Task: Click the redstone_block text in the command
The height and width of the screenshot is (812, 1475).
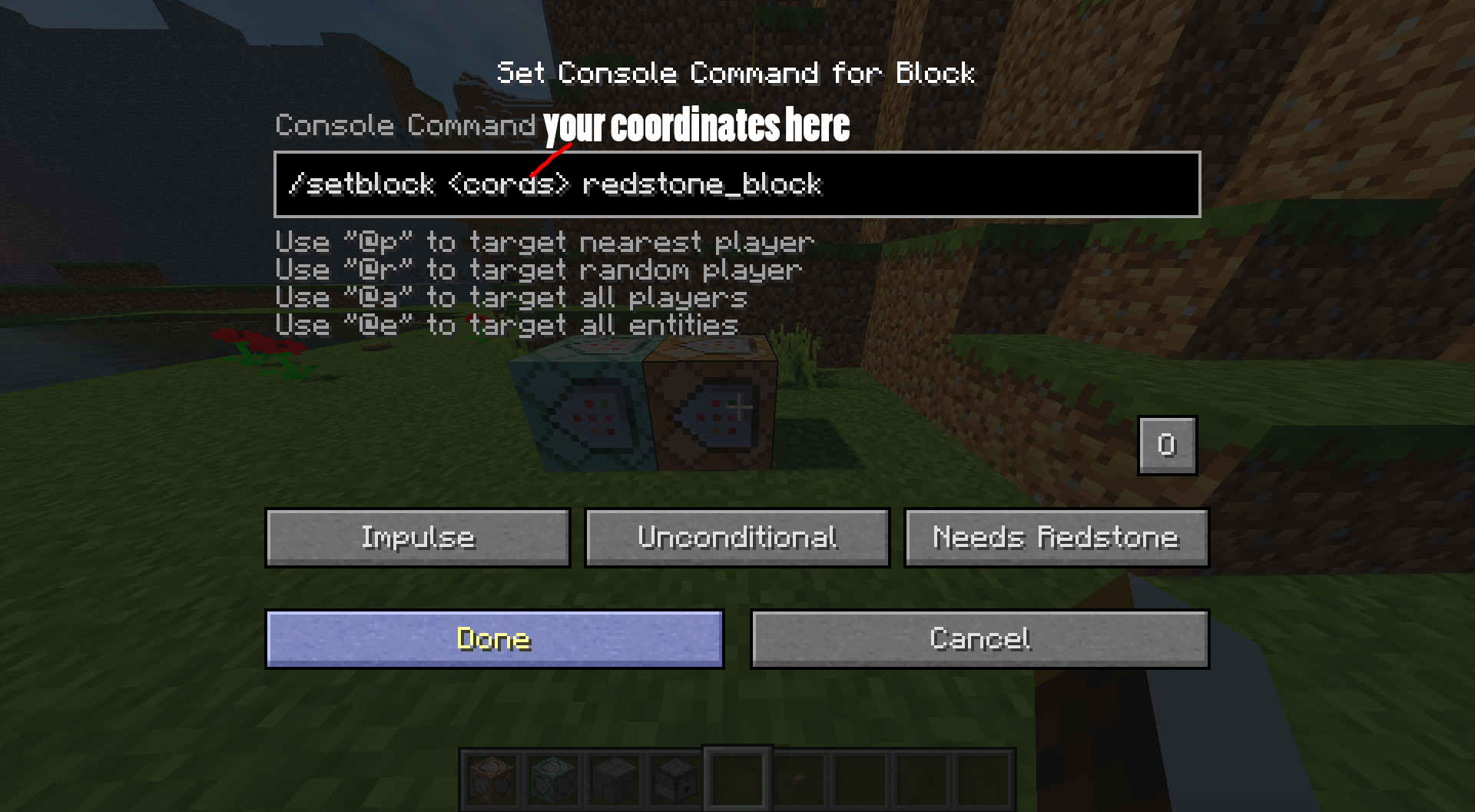Action: [x=703, y=184]
